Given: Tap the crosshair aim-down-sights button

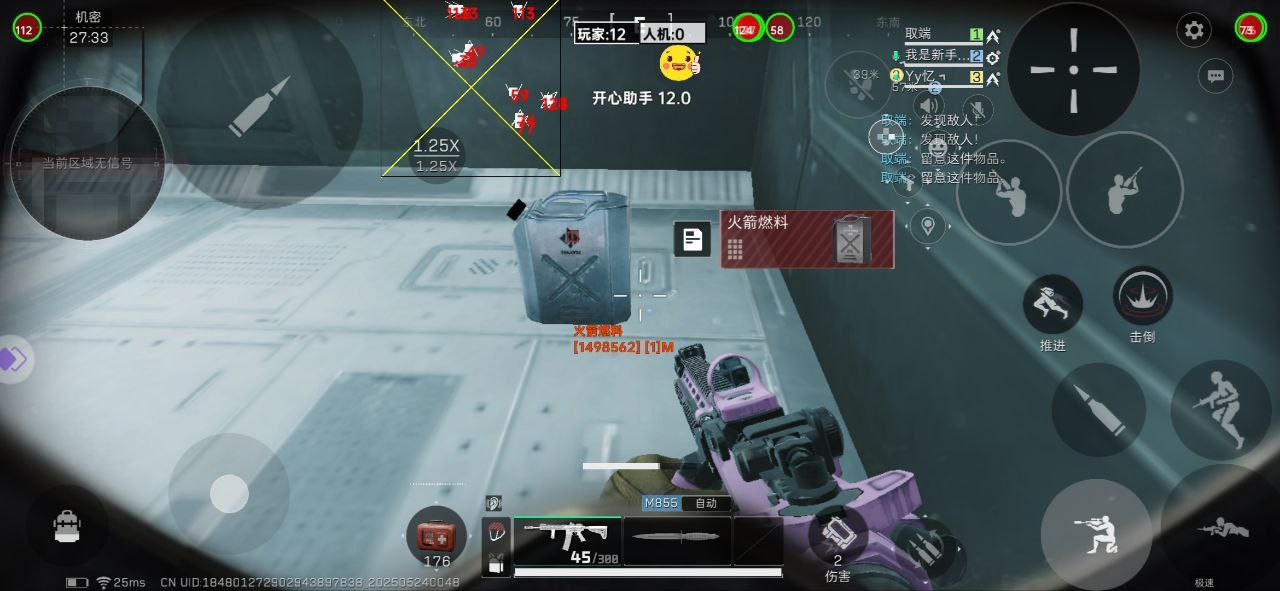Looking at the screenshot, I should tap(1073, 69).
